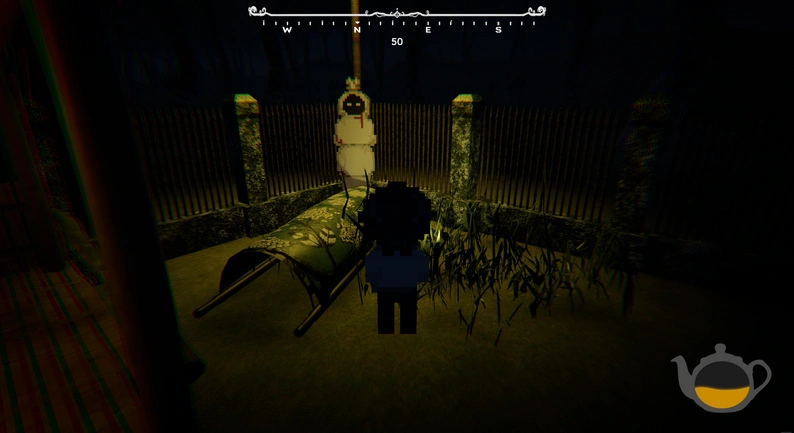Click the teapot icon
The width and height of the screenshot is (794, 433).
tap(721, 378)
